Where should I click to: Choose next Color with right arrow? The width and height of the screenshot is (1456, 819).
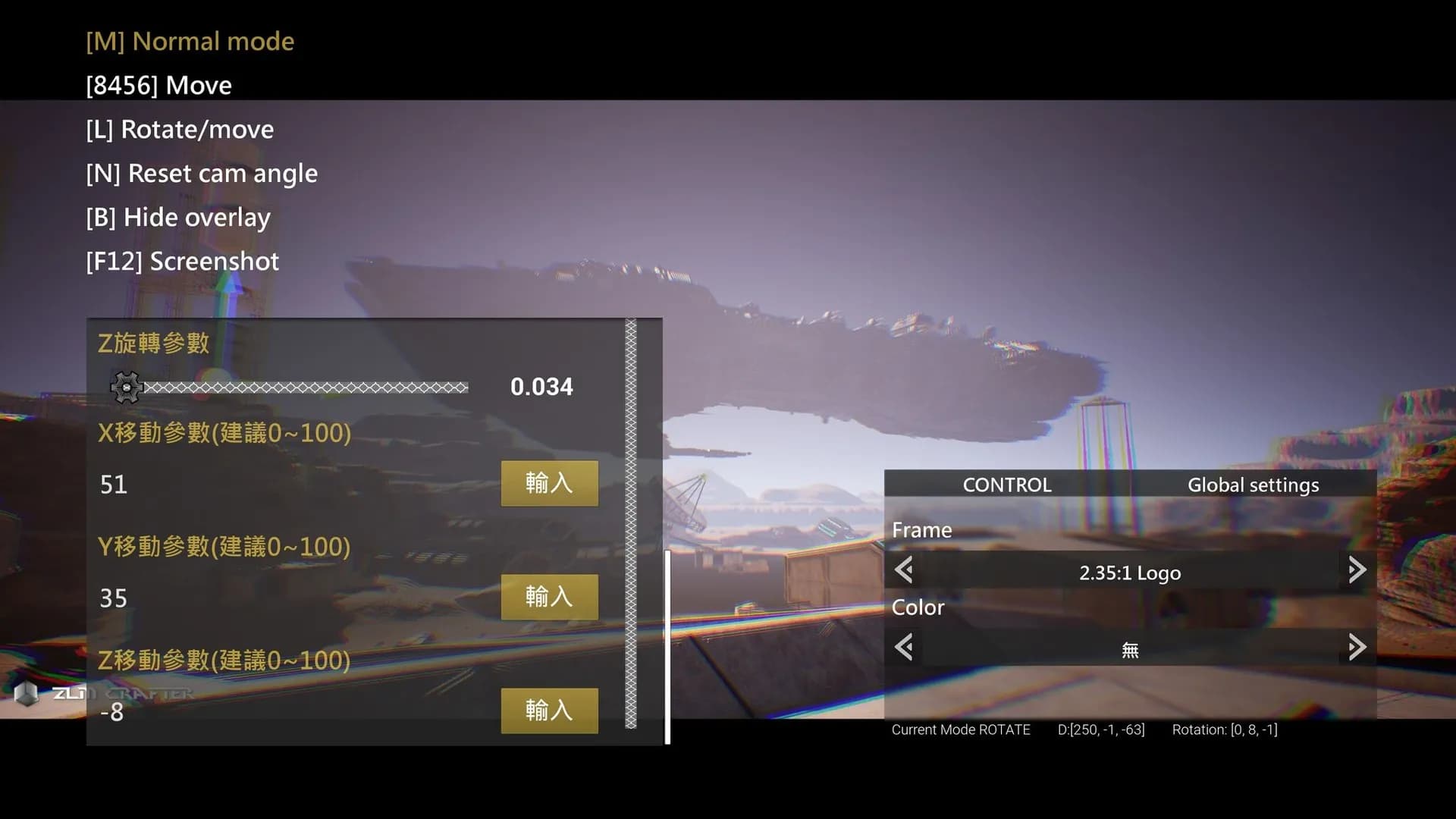point(1357,648)
